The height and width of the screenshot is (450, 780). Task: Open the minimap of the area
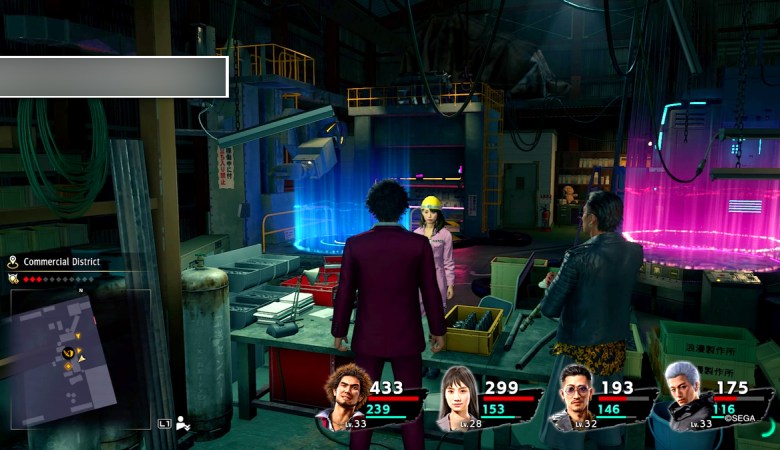[x=62, y=357]
